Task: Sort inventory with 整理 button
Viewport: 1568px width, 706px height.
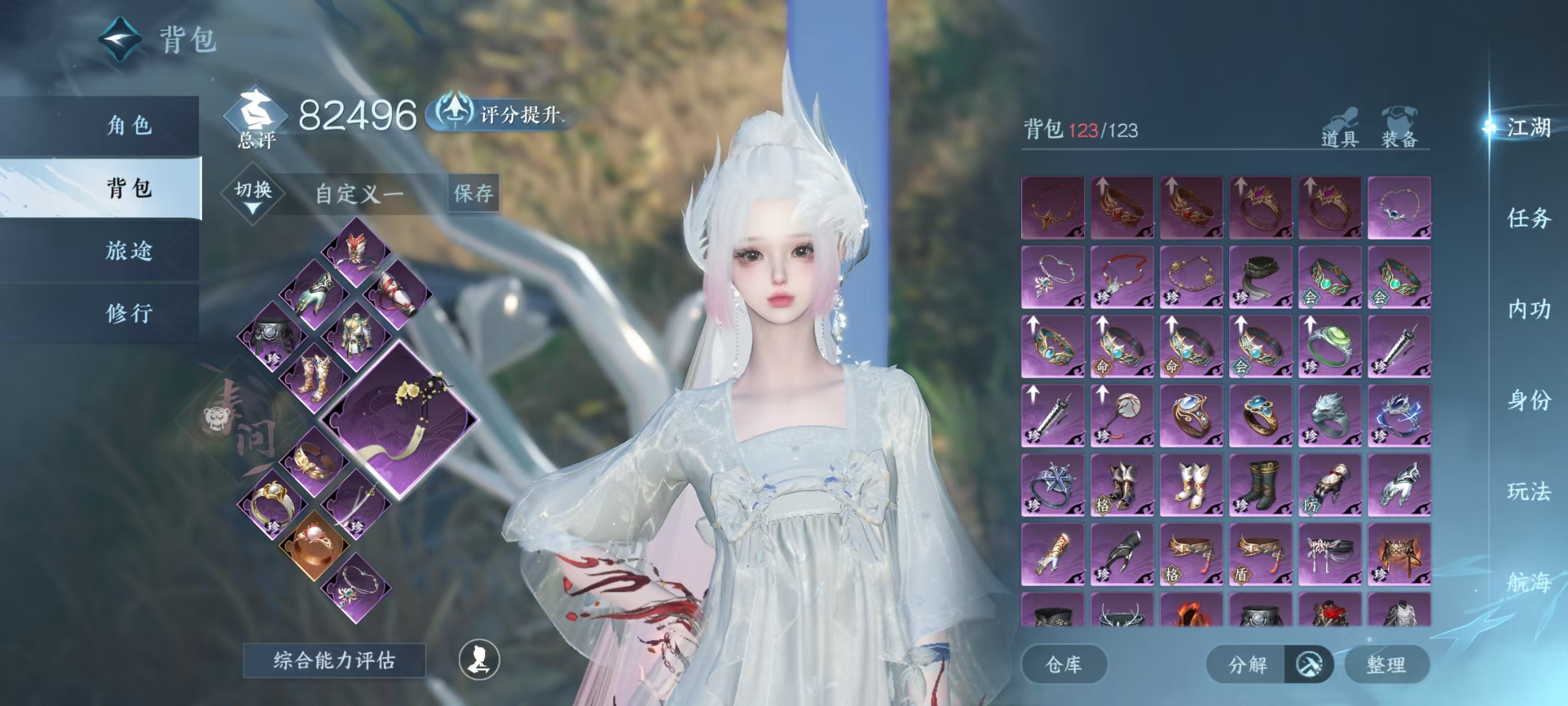Action: 1386,664
